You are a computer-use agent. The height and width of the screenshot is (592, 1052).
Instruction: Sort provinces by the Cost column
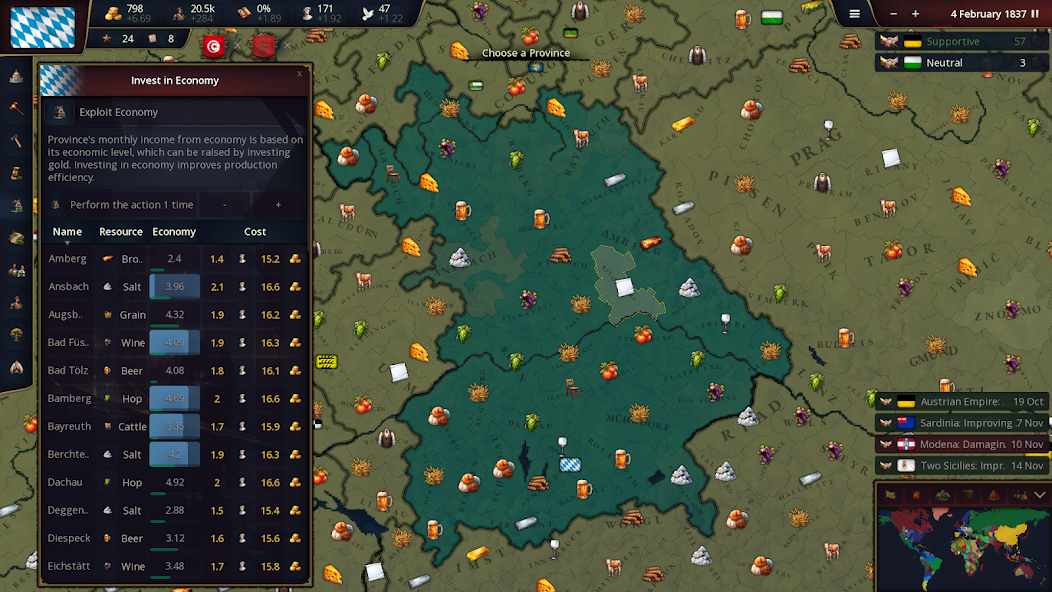(x=255, y=232)
